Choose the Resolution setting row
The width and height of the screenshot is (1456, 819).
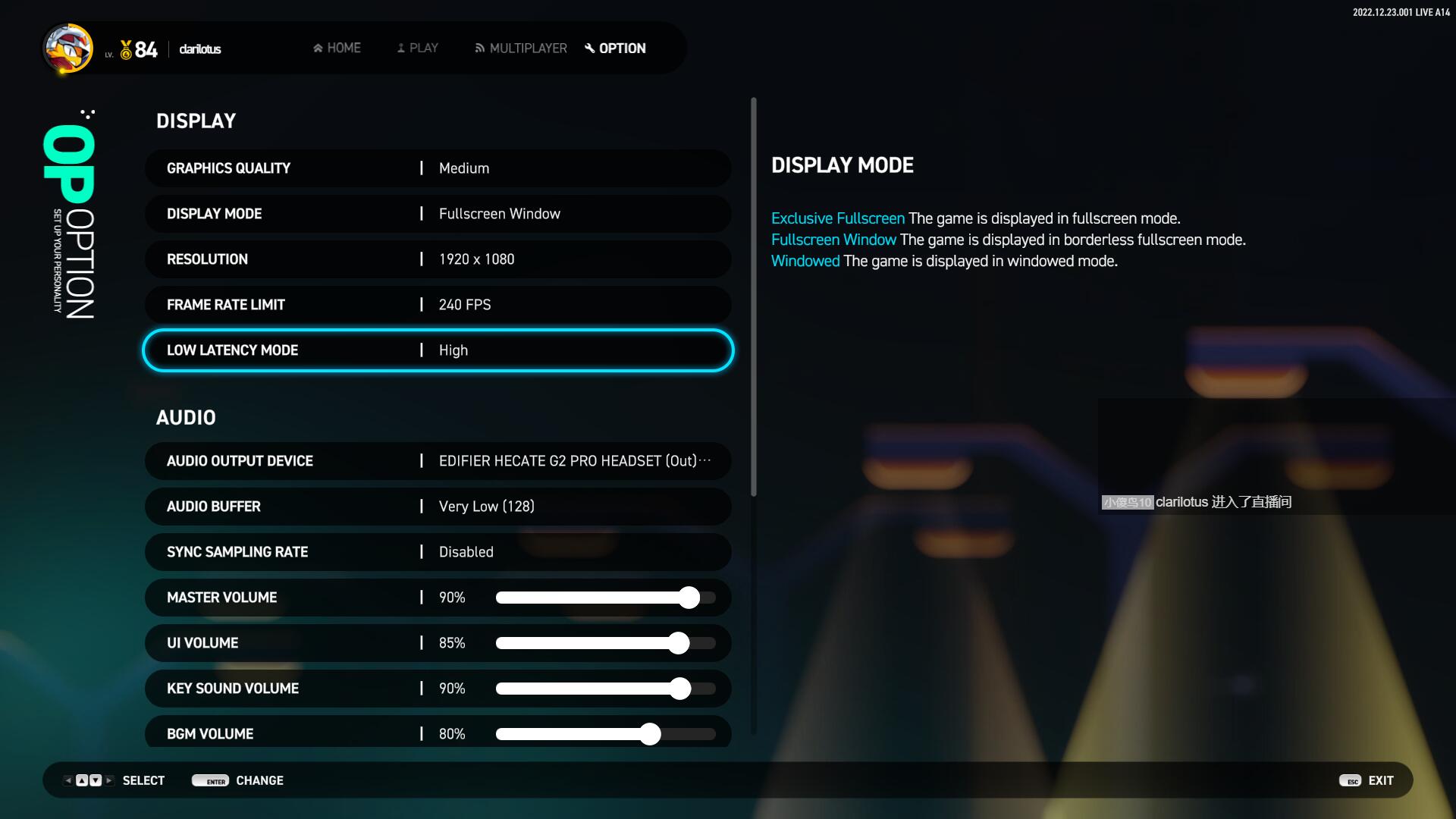[438, 259]
